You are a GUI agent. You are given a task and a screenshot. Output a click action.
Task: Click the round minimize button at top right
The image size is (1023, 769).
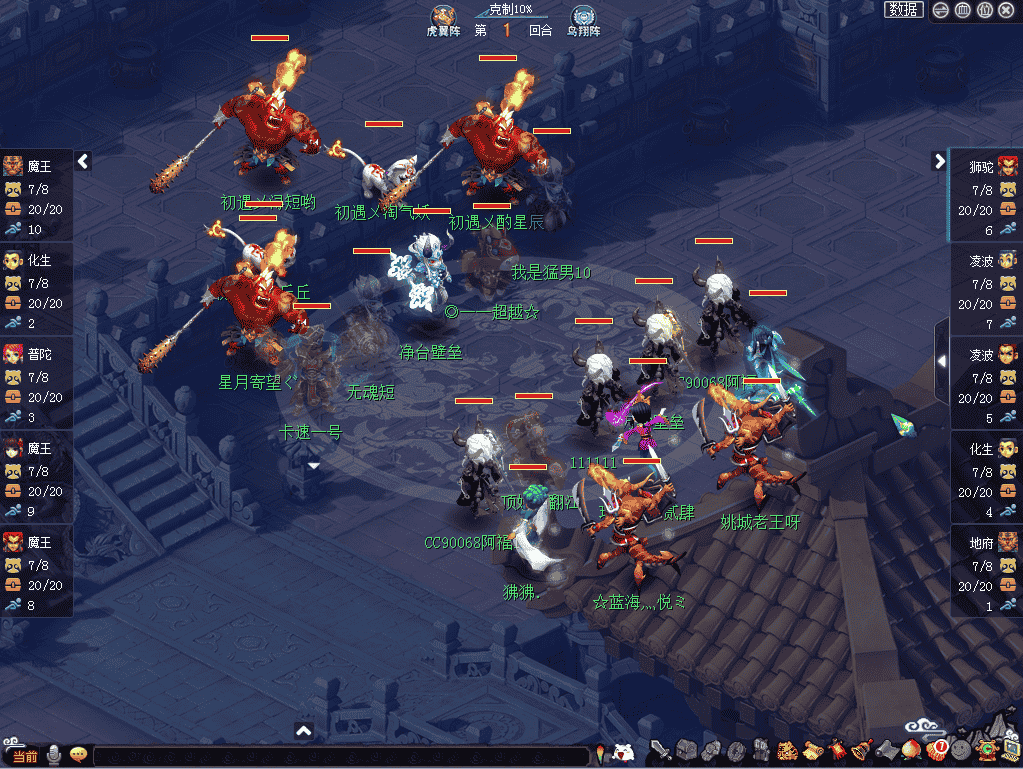[940, 10]
